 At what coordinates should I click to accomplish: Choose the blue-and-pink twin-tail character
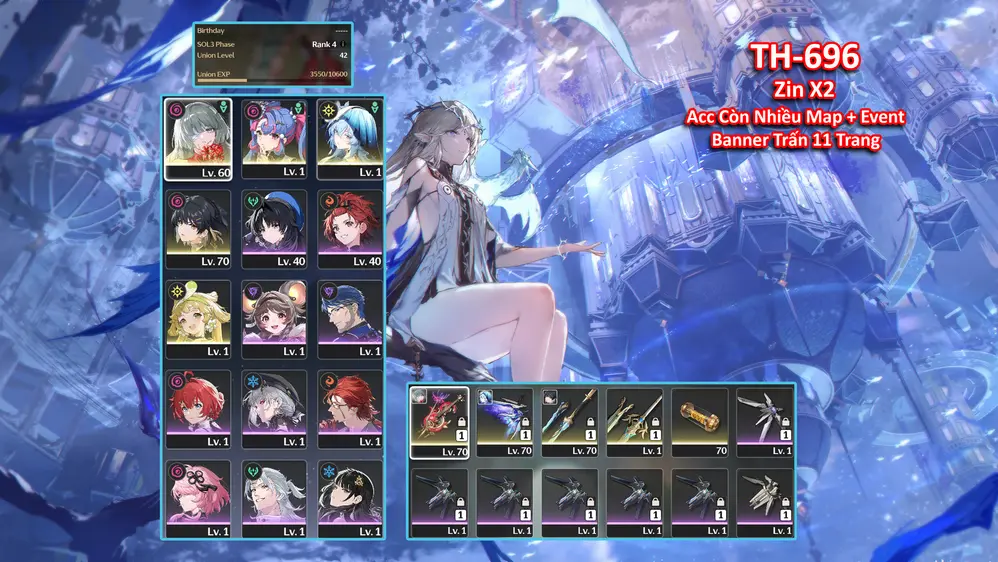point(273,138)
